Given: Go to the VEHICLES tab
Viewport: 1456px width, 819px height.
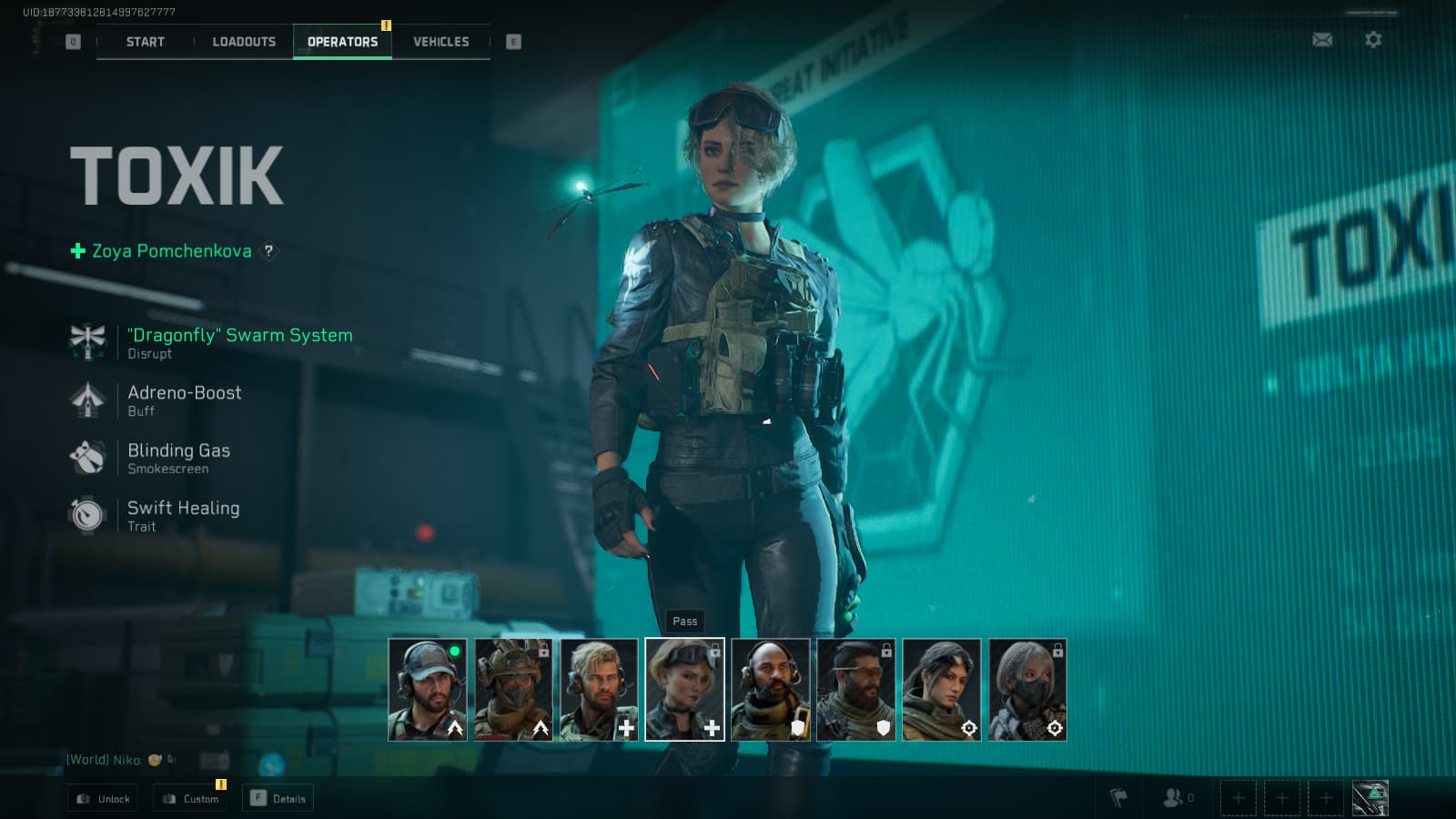Looking at the screenshot, I should tap(441, 42).
